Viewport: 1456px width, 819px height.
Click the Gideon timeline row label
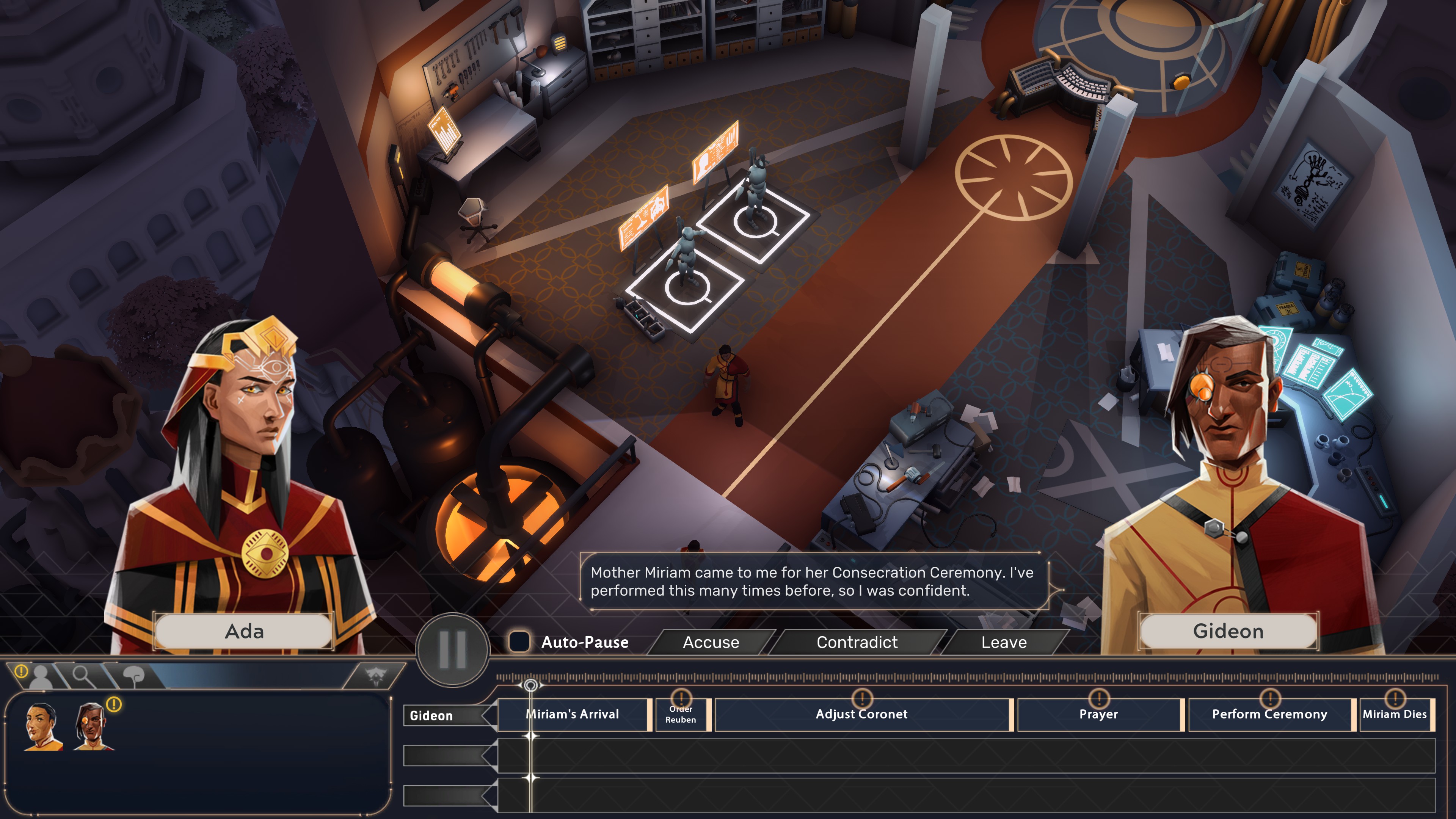(431, 715)
